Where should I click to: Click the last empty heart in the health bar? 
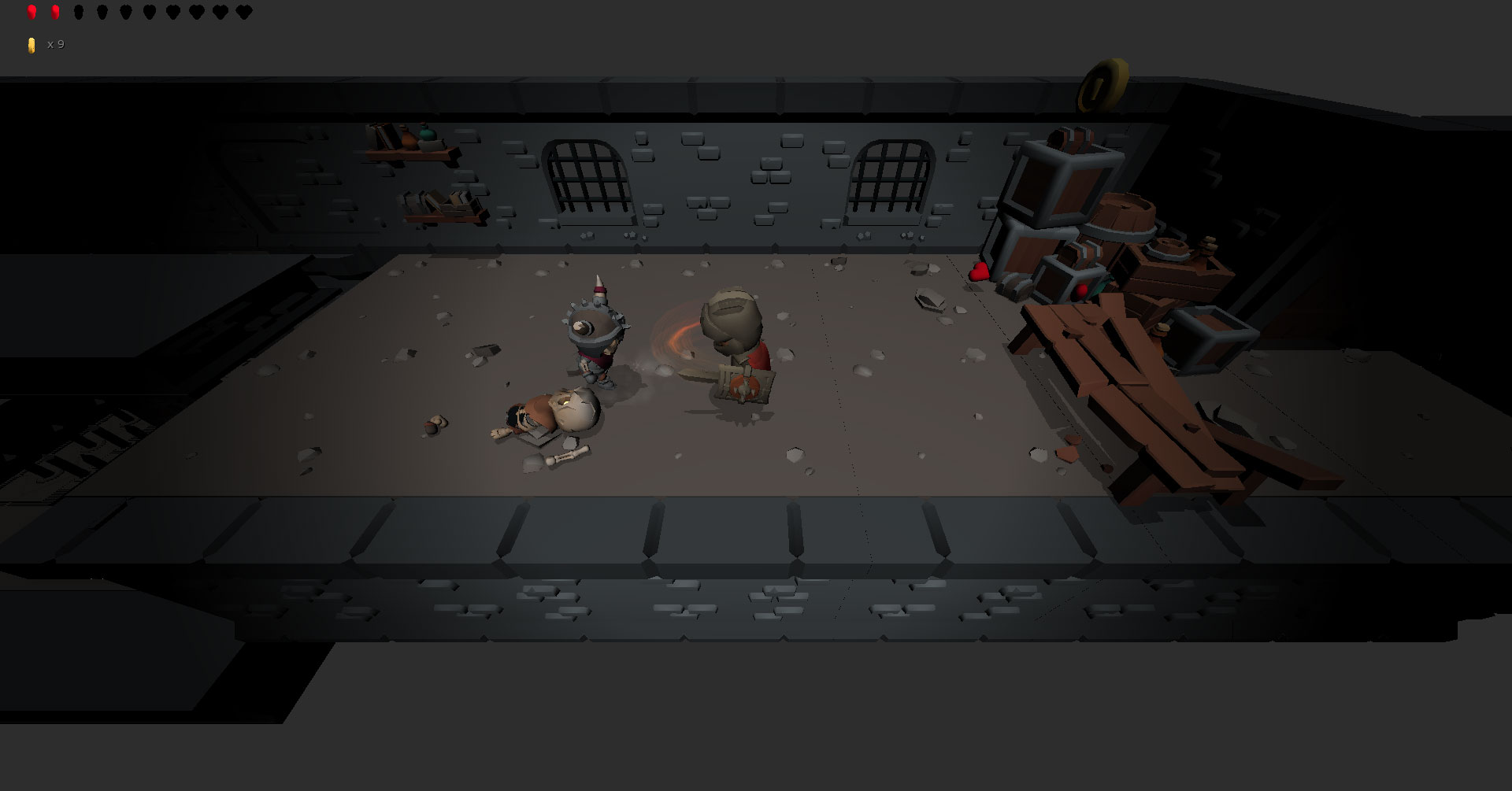tap(243, 12)
